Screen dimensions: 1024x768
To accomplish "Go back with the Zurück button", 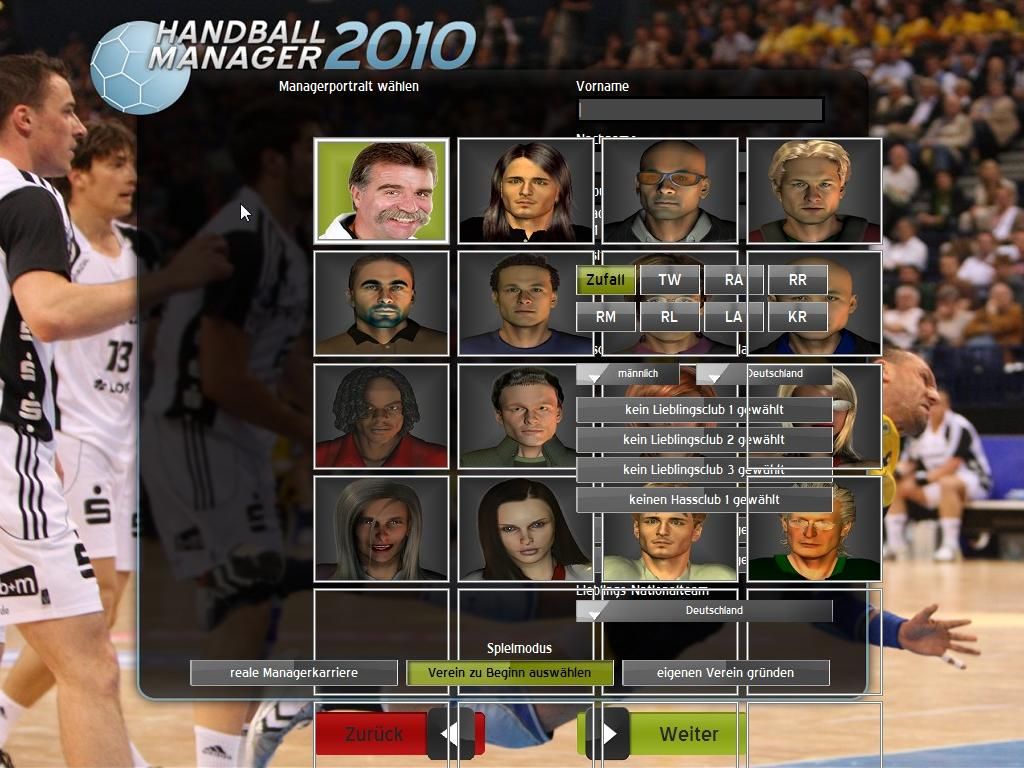I will click(374, 734).
